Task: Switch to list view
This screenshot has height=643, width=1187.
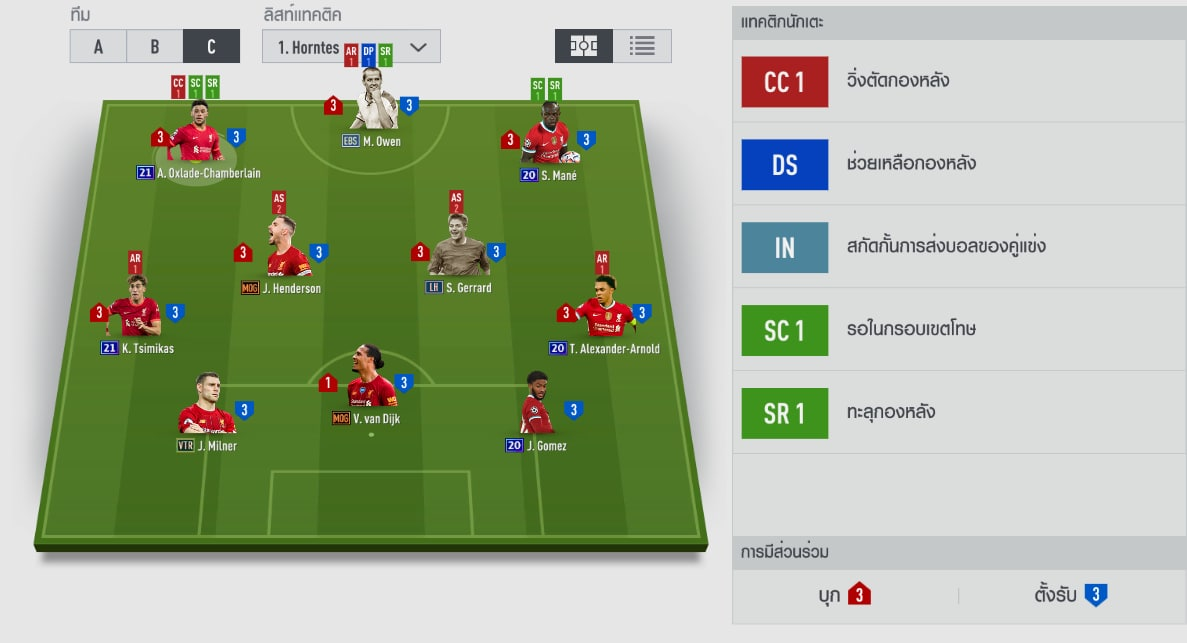Action: (642, 46)
